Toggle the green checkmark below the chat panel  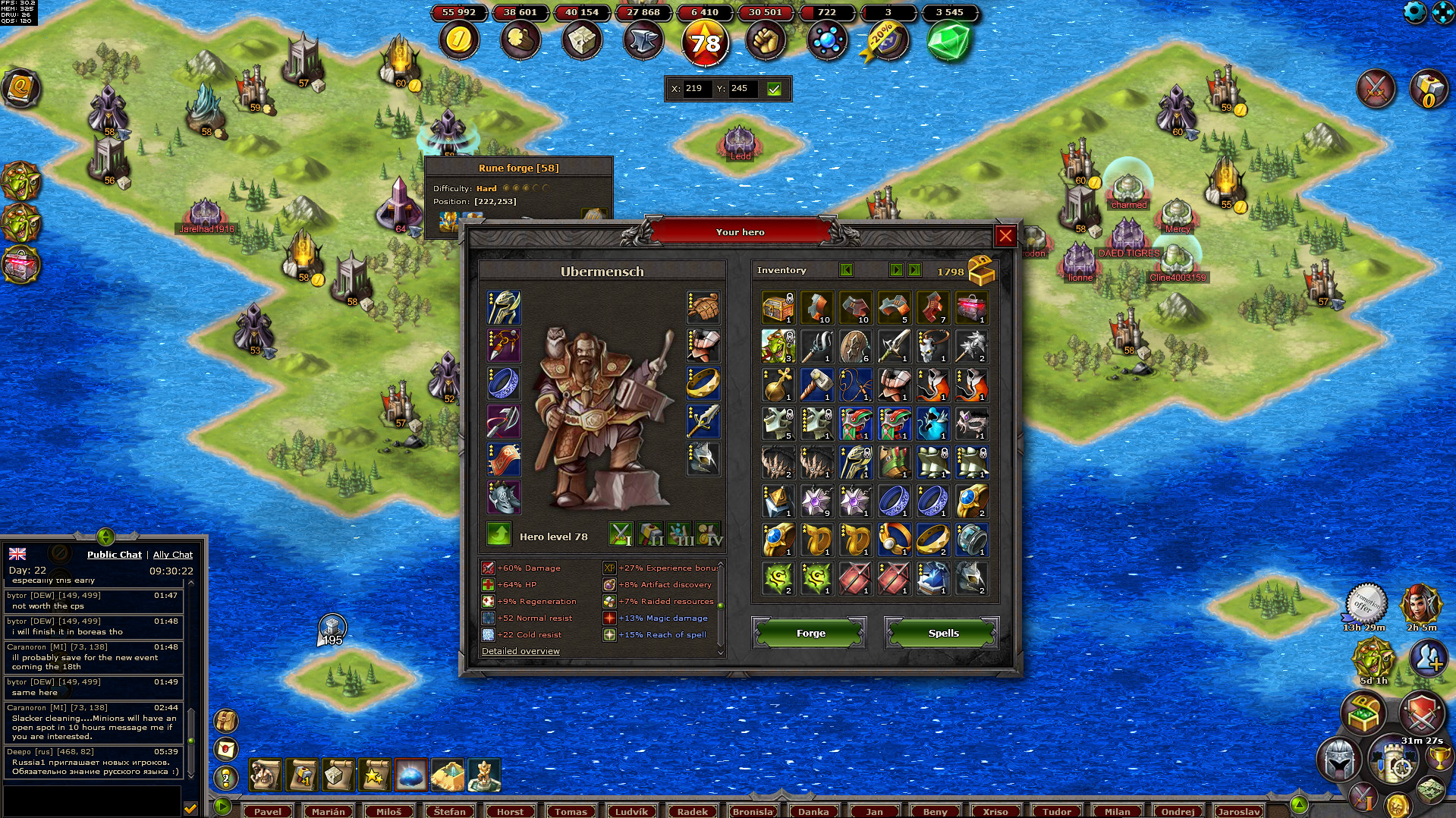point(189,808)
